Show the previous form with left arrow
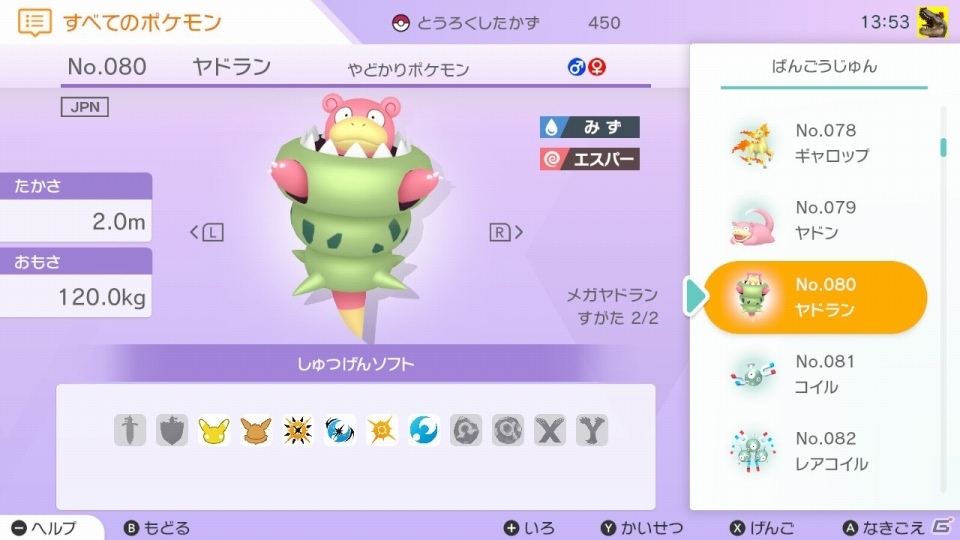The image size is (960, 540). point(206,233)
